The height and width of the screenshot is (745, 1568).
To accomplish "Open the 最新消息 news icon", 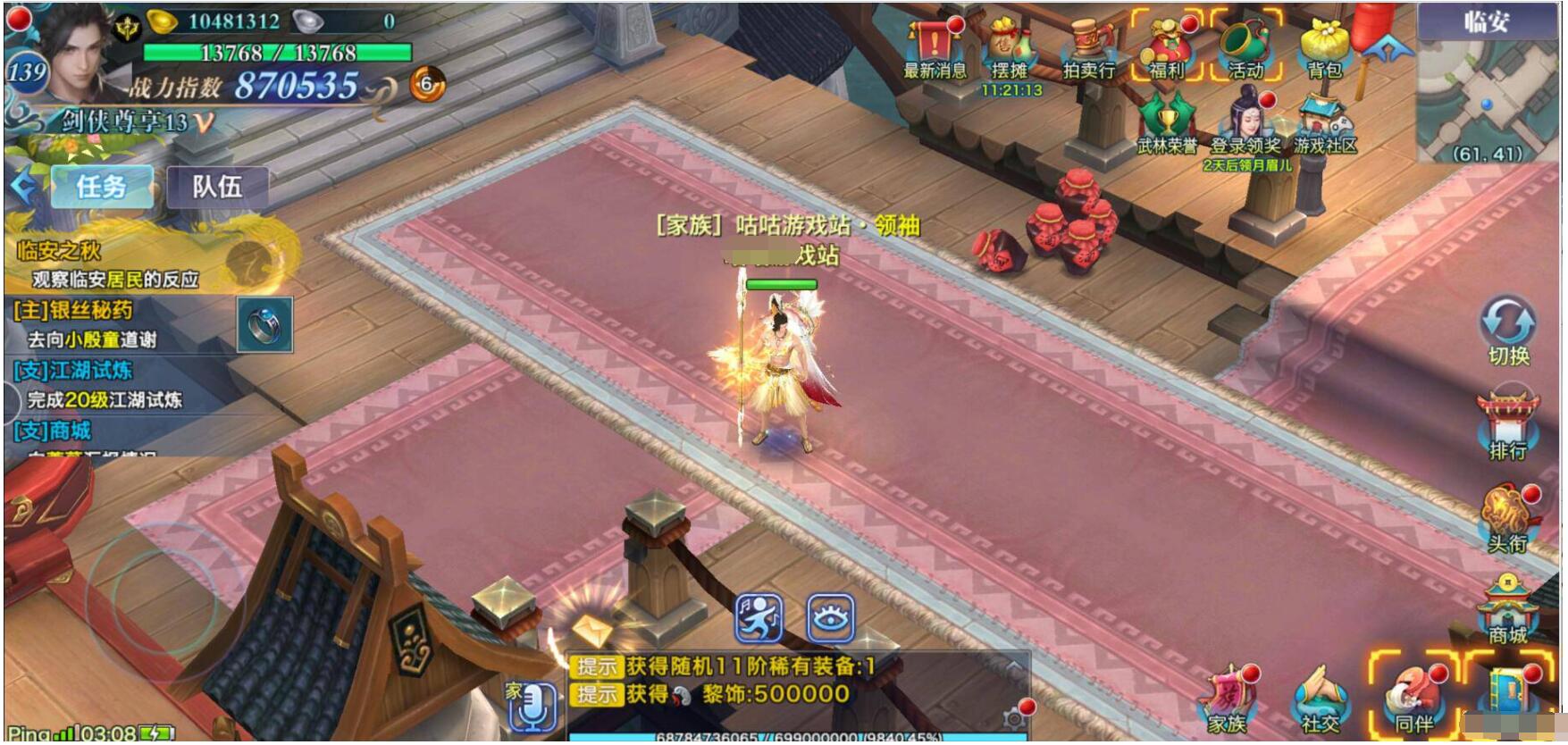I will coord(935,49).
